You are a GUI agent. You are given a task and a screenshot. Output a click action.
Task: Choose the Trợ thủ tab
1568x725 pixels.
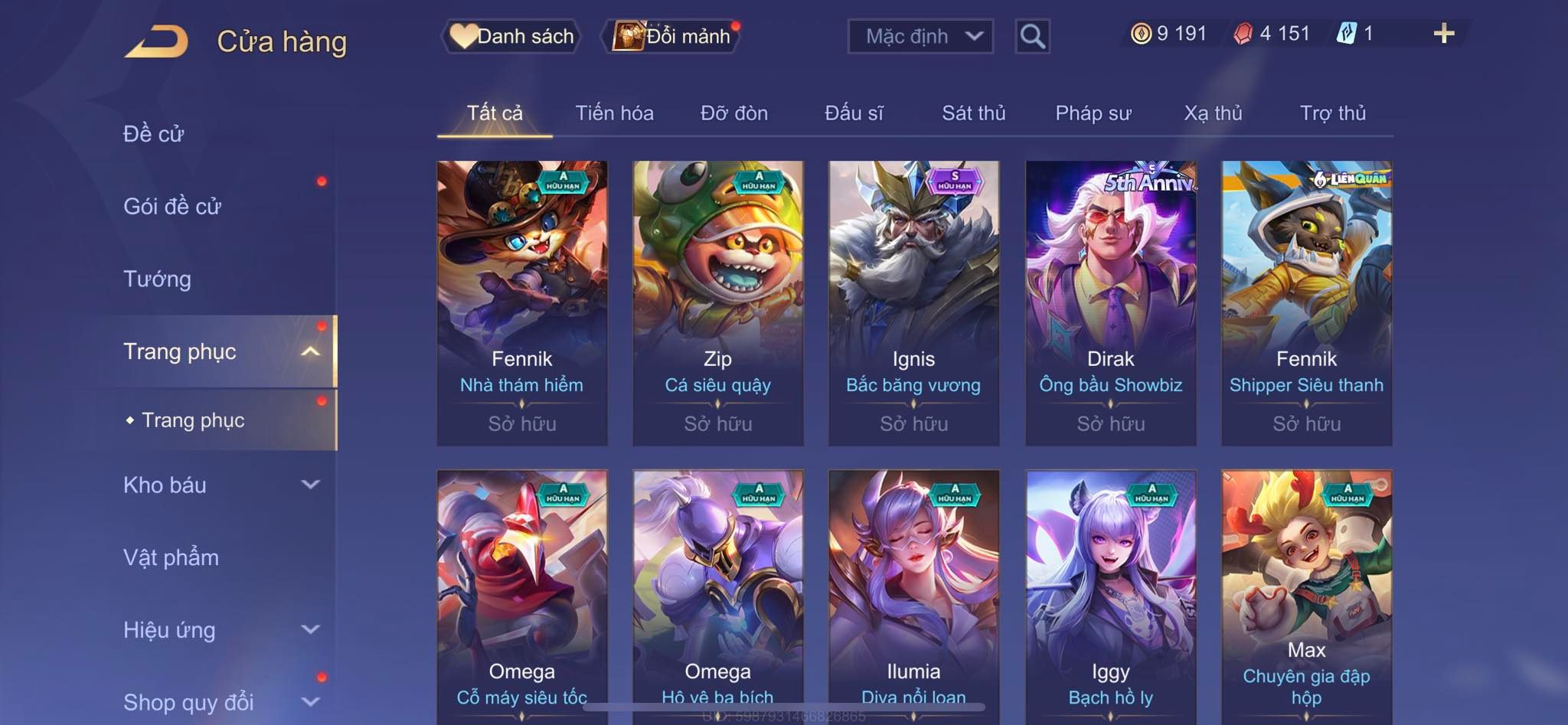pyautogui.click(x=1332, y=113)
